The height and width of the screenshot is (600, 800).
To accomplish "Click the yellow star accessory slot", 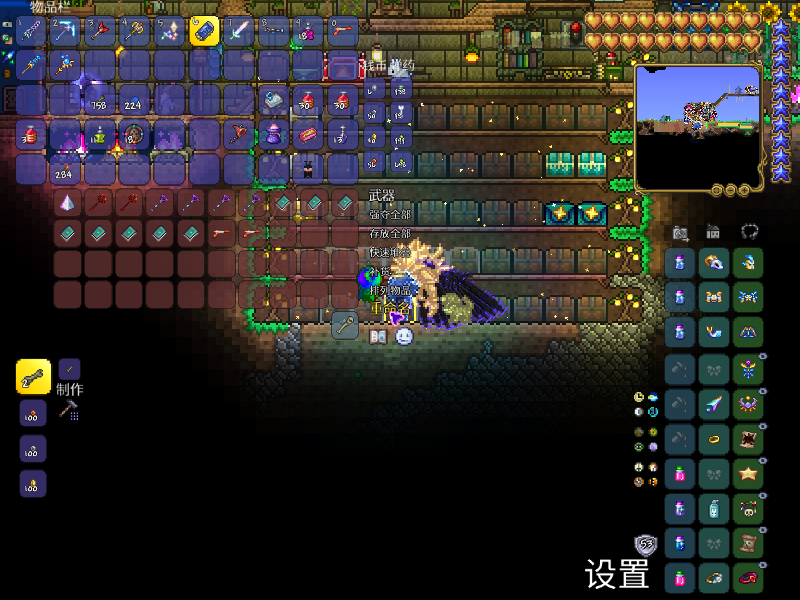I will [x=747, y=473].
